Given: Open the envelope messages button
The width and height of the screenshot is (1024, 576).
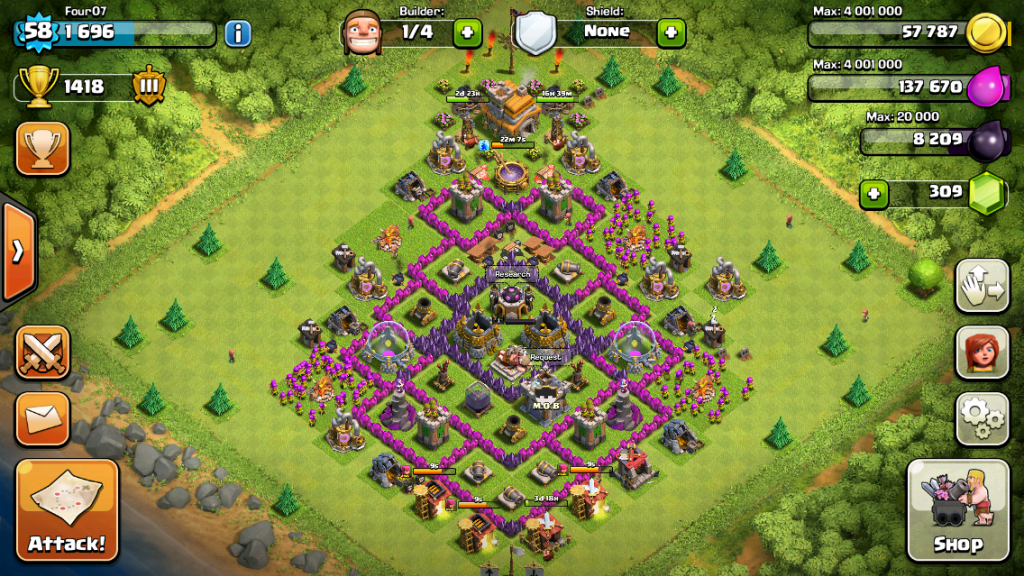Looking at the screenshot, I should pos(42,419).
